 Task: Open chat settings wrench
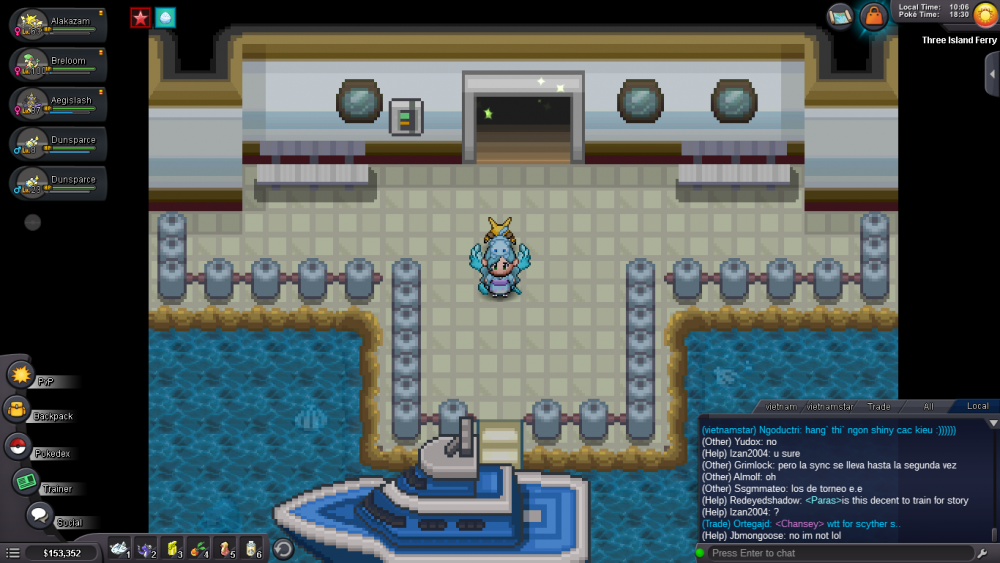[985, 553]
